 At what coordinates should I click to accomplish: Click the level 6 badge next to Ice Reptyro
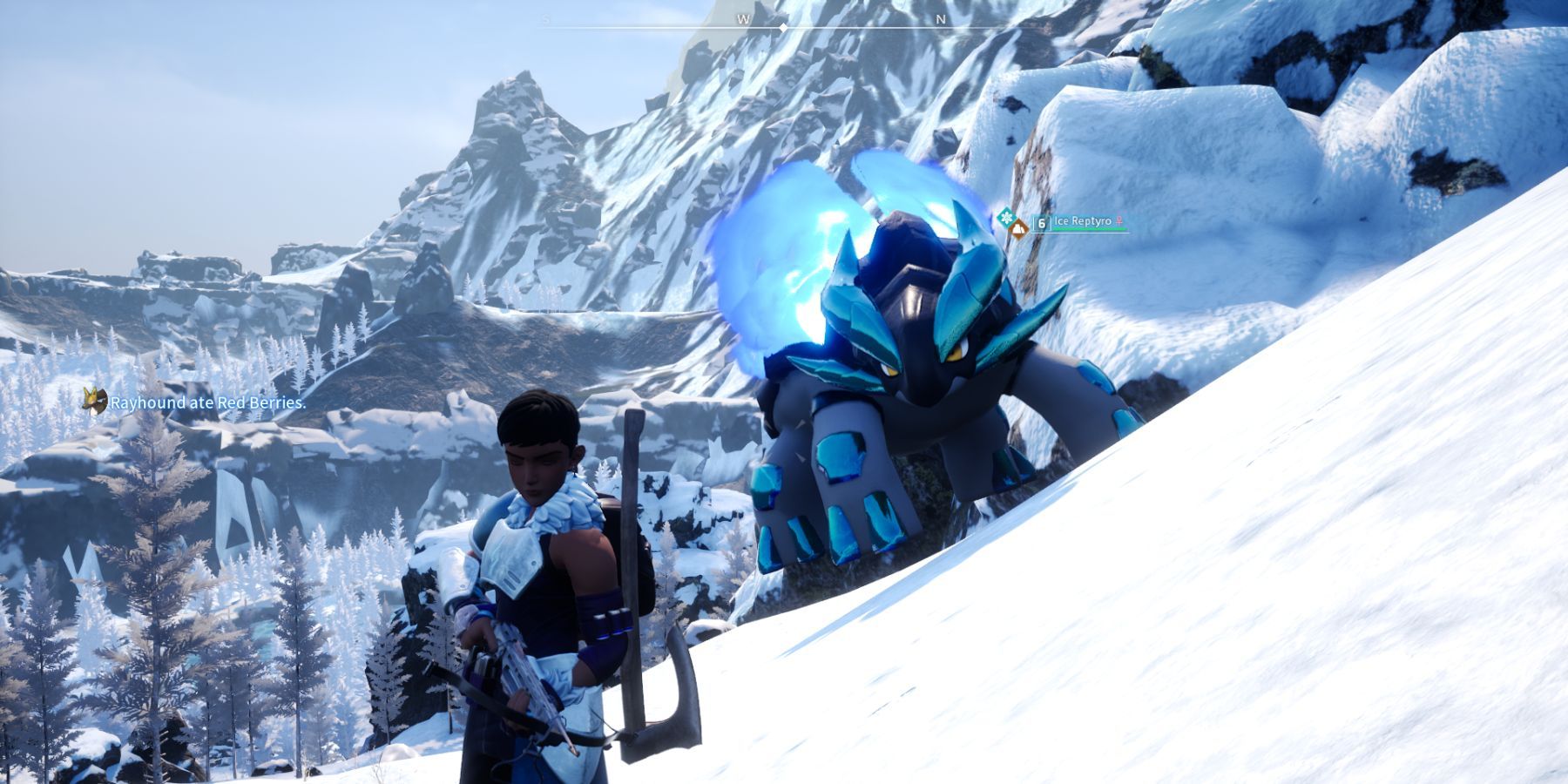coord(1041,224)
